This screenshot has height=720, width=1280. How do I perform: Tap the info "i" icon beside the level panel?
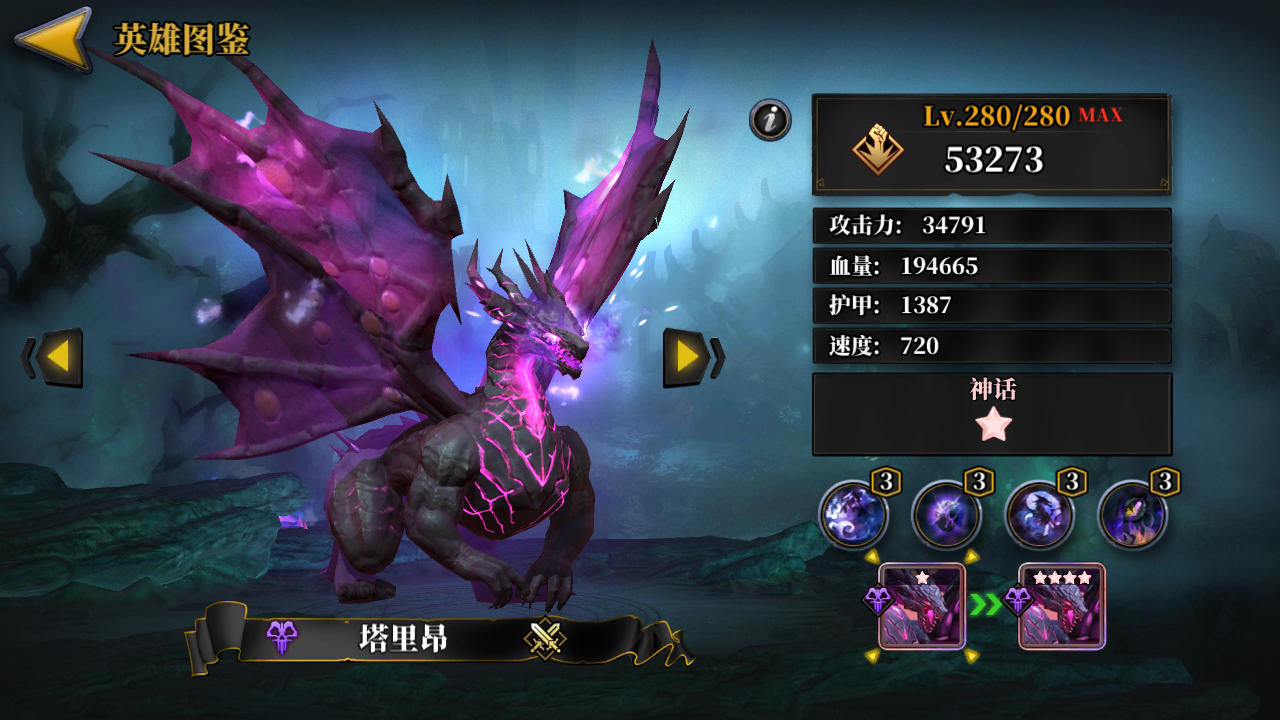point(770,120)
